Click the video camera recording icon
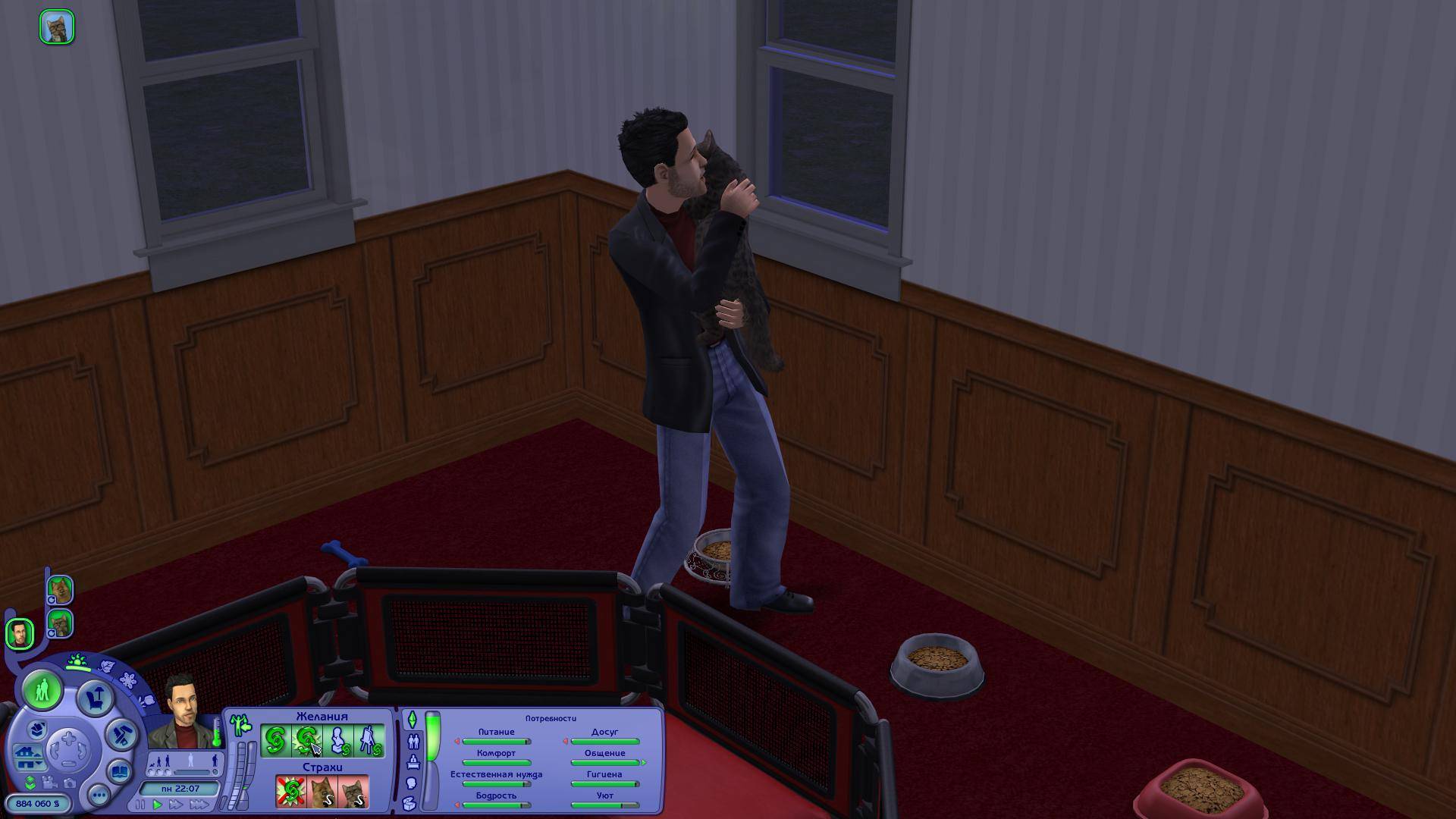Viewport: 1456px width, 819px height. coord(51,783)
